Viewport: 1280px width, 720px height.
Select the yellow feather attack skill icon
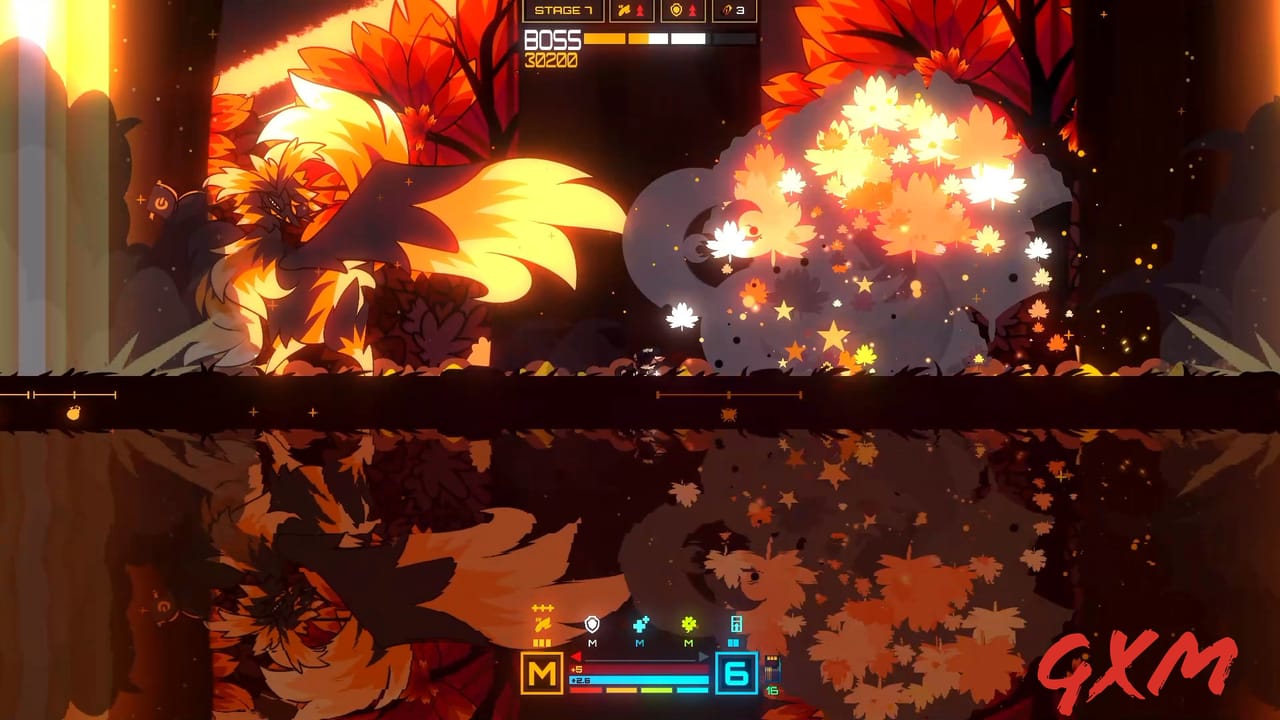pyautogui.click(x=543, y=624)
